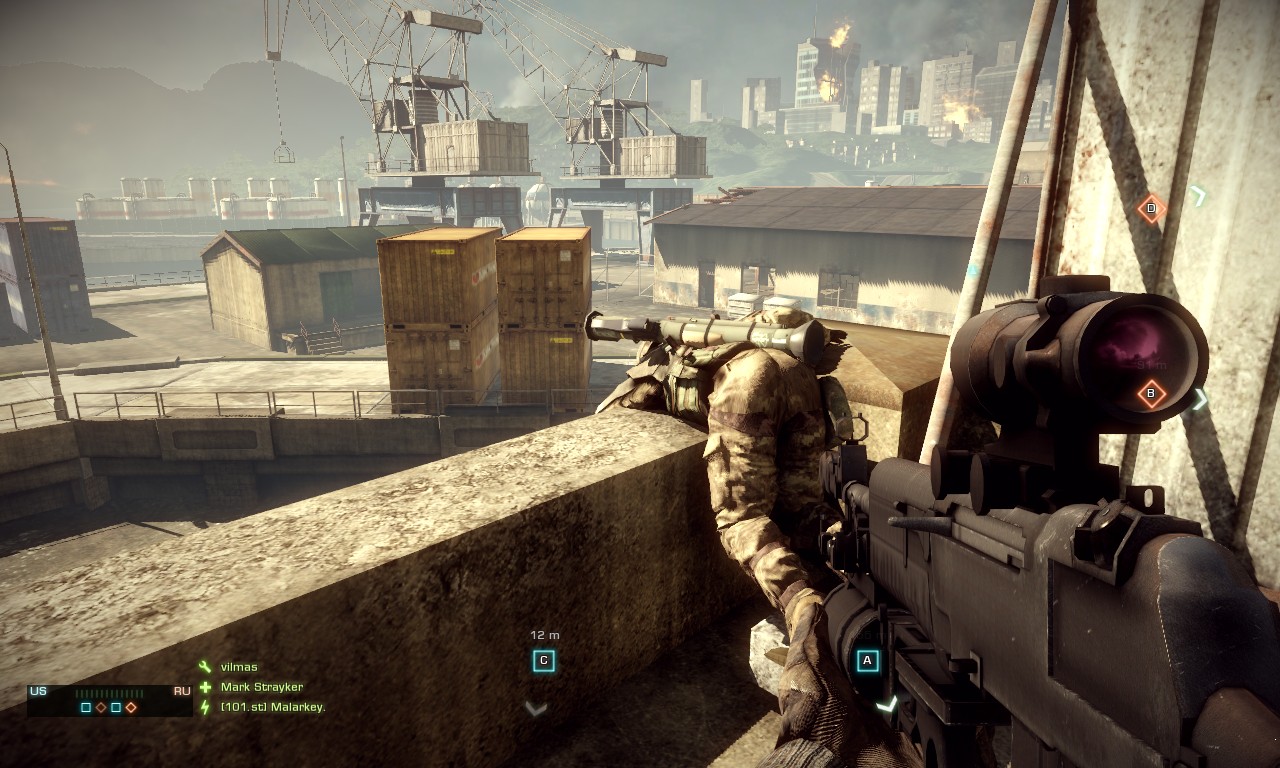The image size is (1280, 768).
Task: Click the orange objective B marker
Action: [1151, 393]
